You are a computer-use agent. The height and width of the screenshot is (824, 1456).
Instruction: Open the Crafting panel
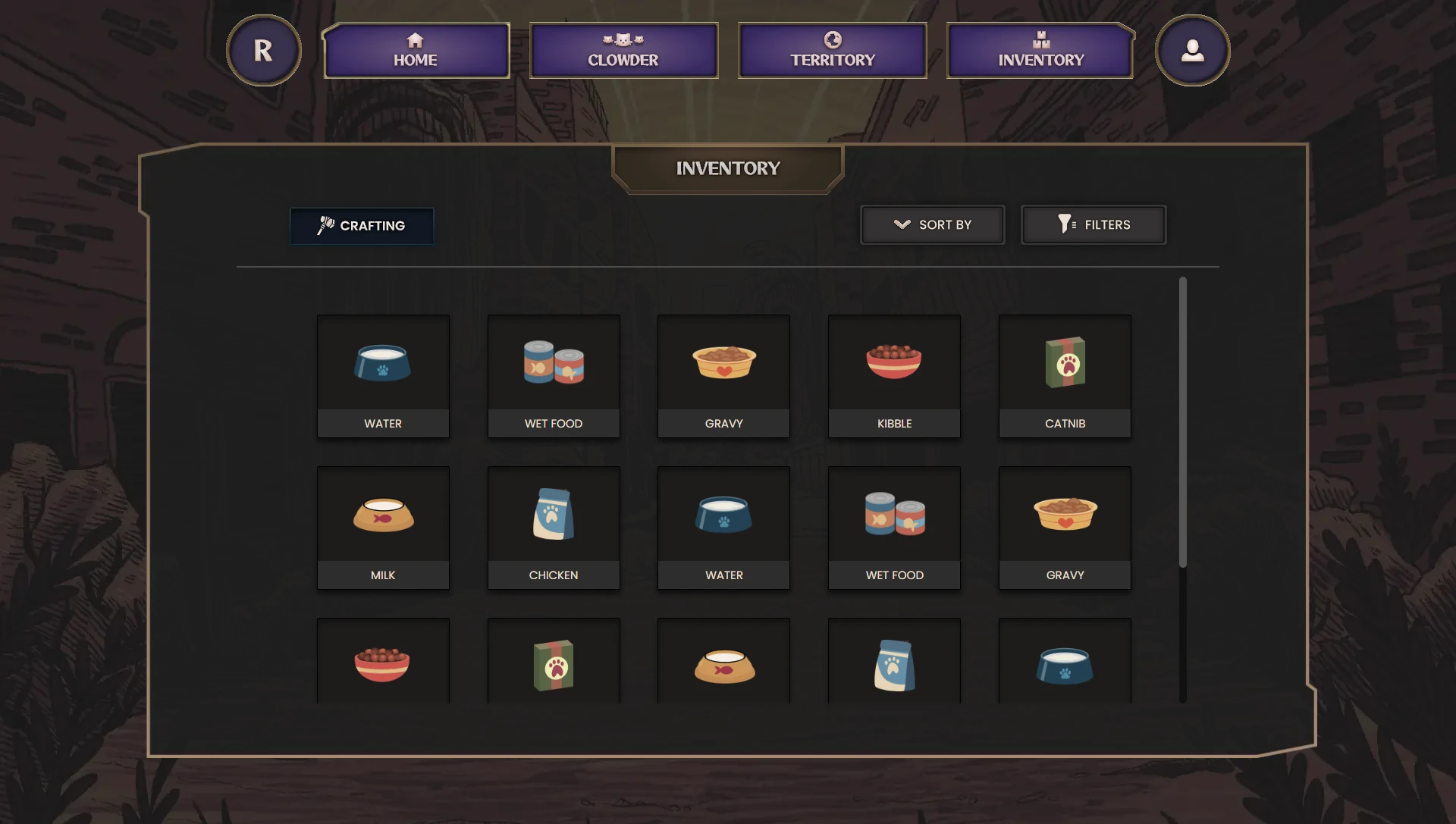coord(362,226)
